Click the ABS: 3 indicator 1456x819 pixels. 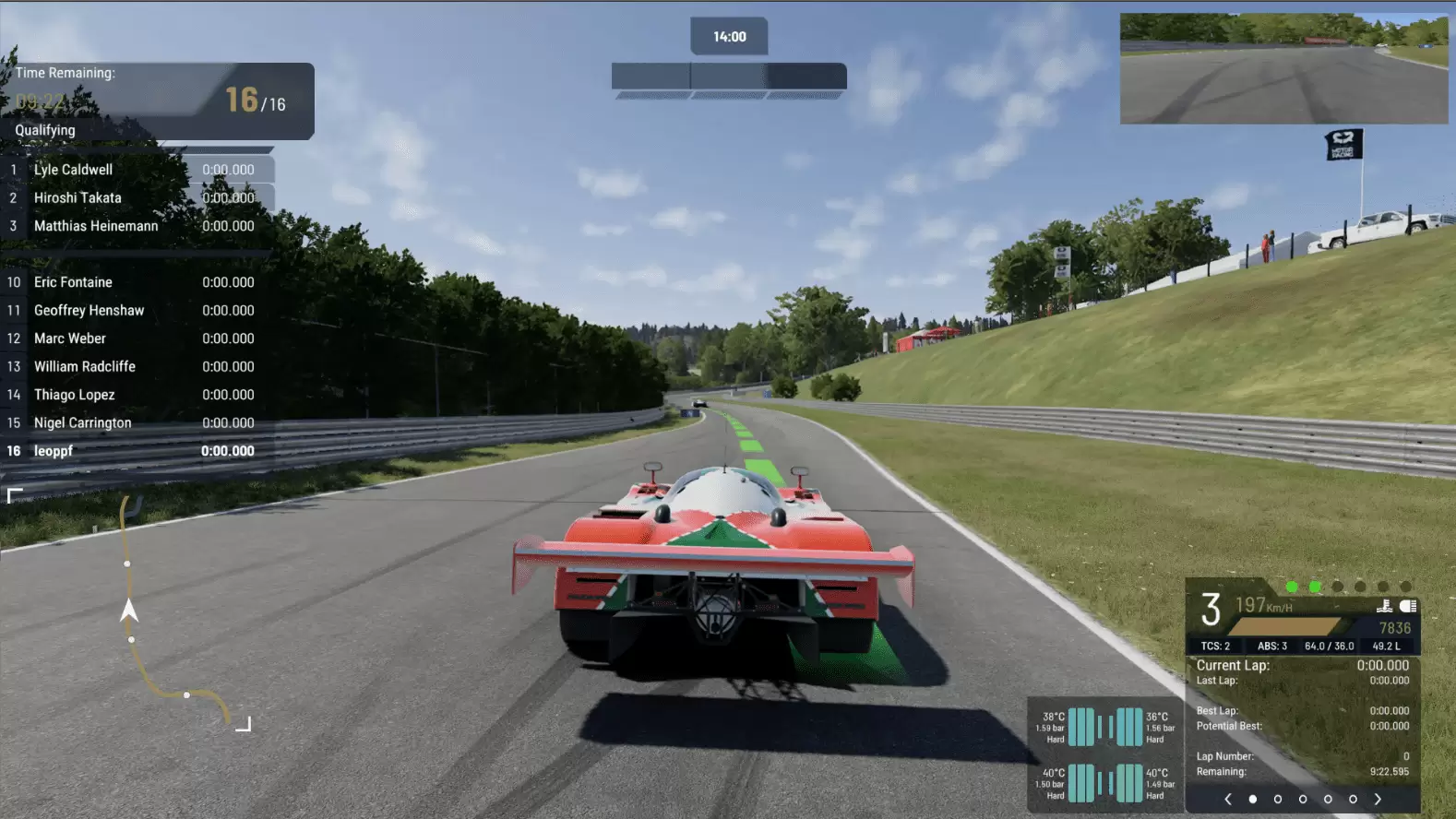tap(1273, 646)
